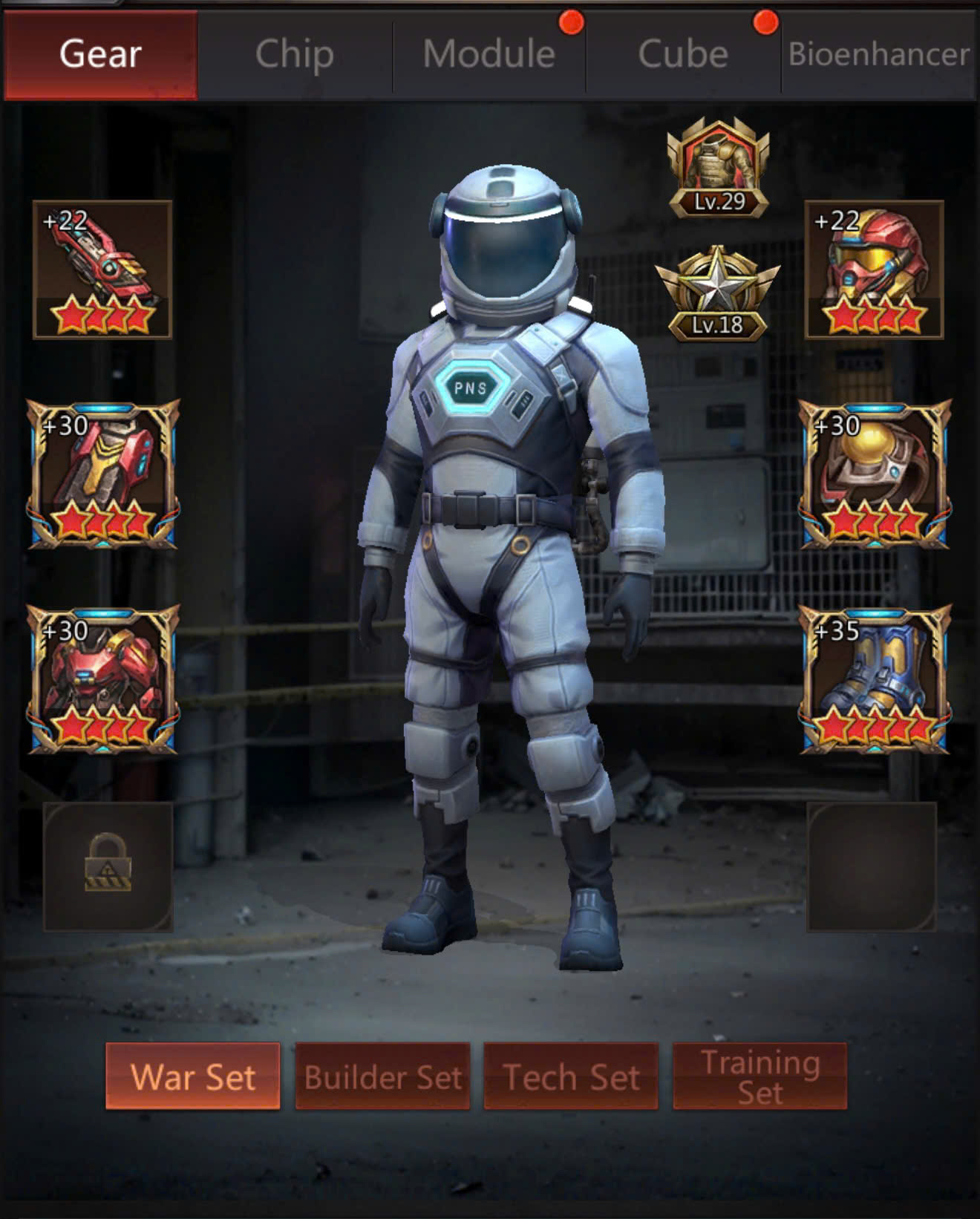Tap the locked gear slot
The image size is (980, 1219).
click(x=108, y=866)
